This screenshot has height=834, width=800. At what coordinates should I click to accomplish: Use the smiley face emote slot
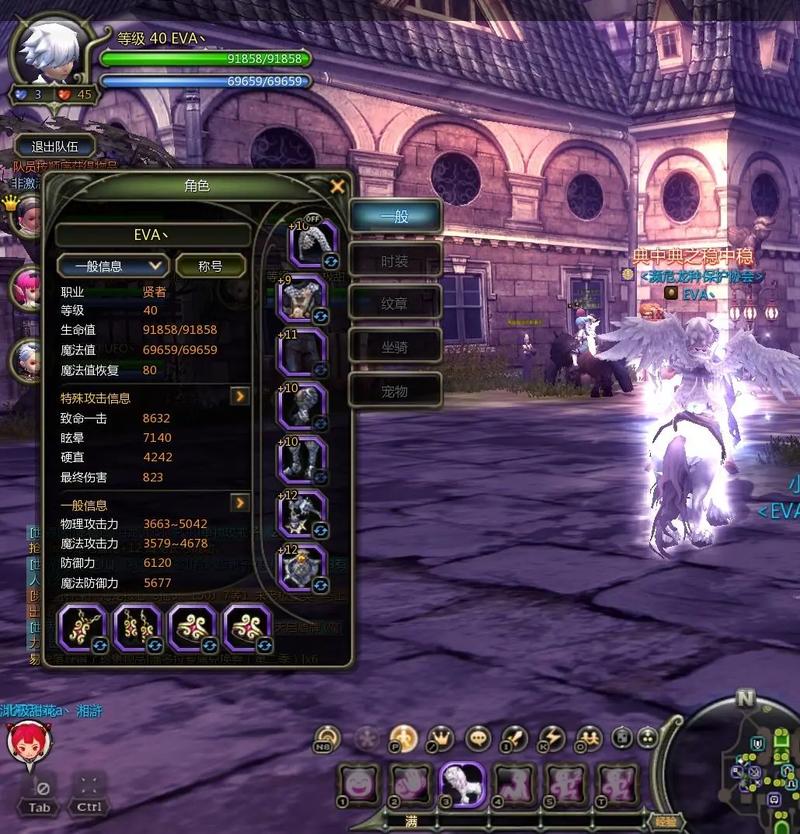pos(358,781)
